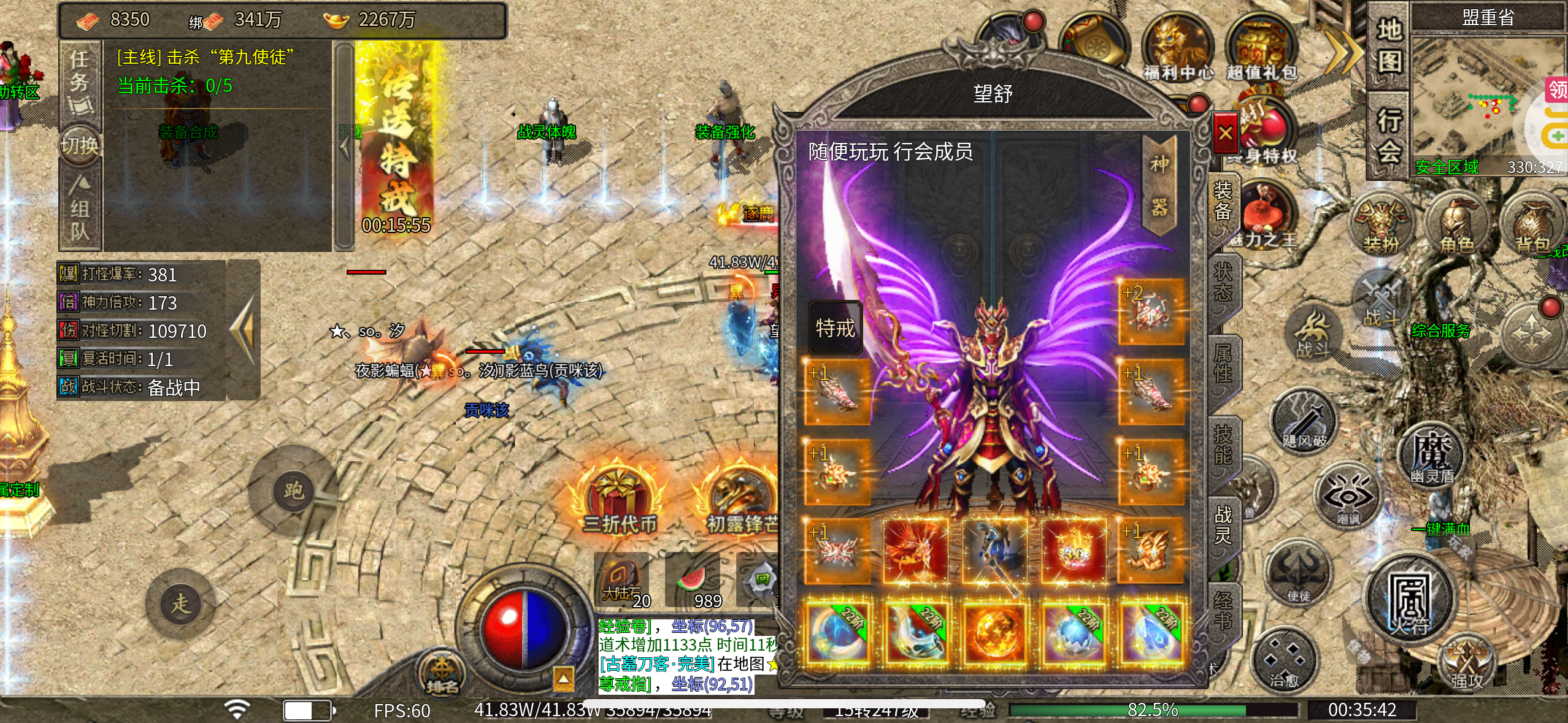Select the 技能 skills tab
Screen dimensions: 1568x723
point(1223,445)
